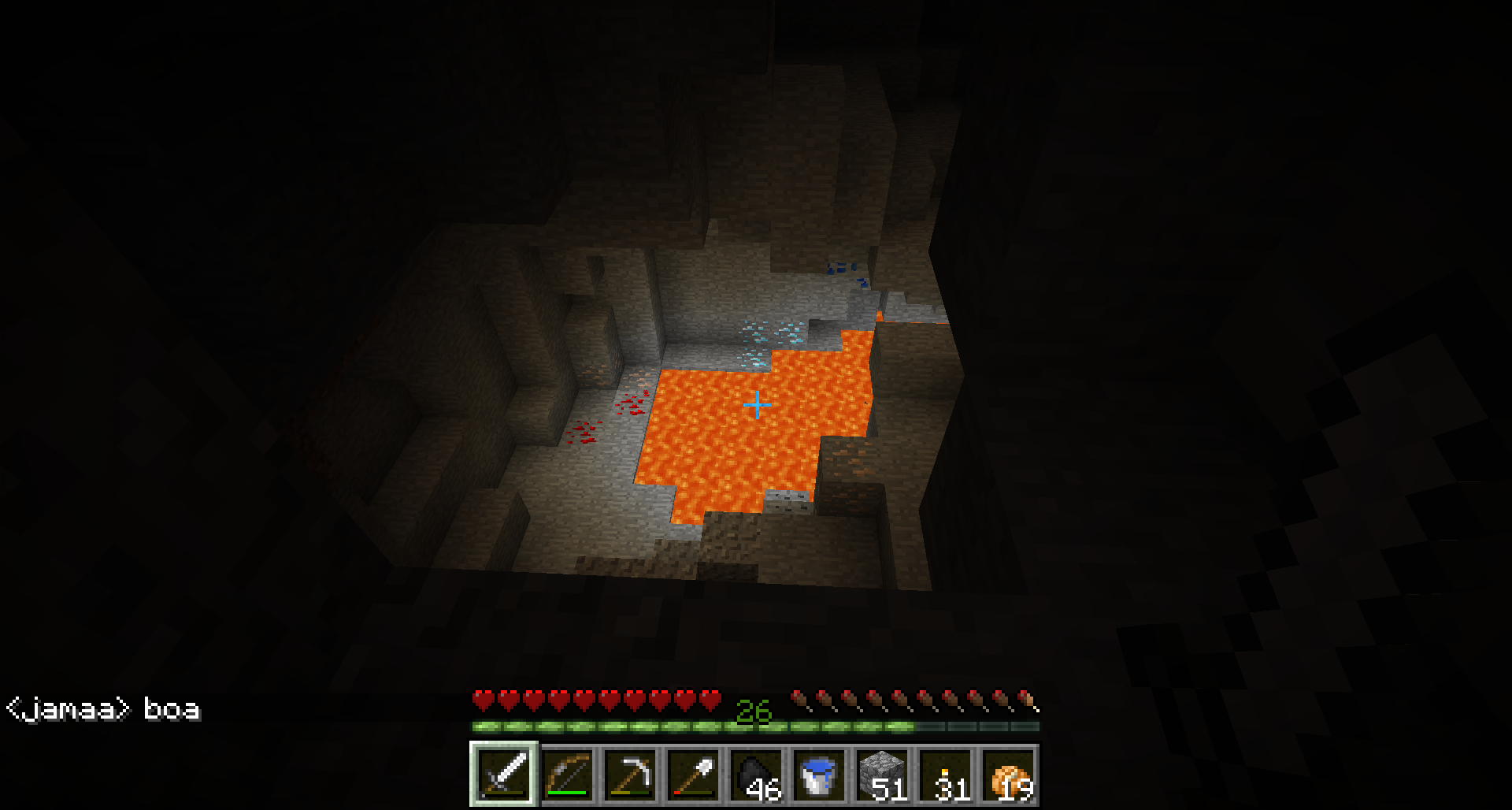Image resolution: width=1512 pixels, height=810 pixels.
Task: Select the bow in the hotbar
Action: 567,775
